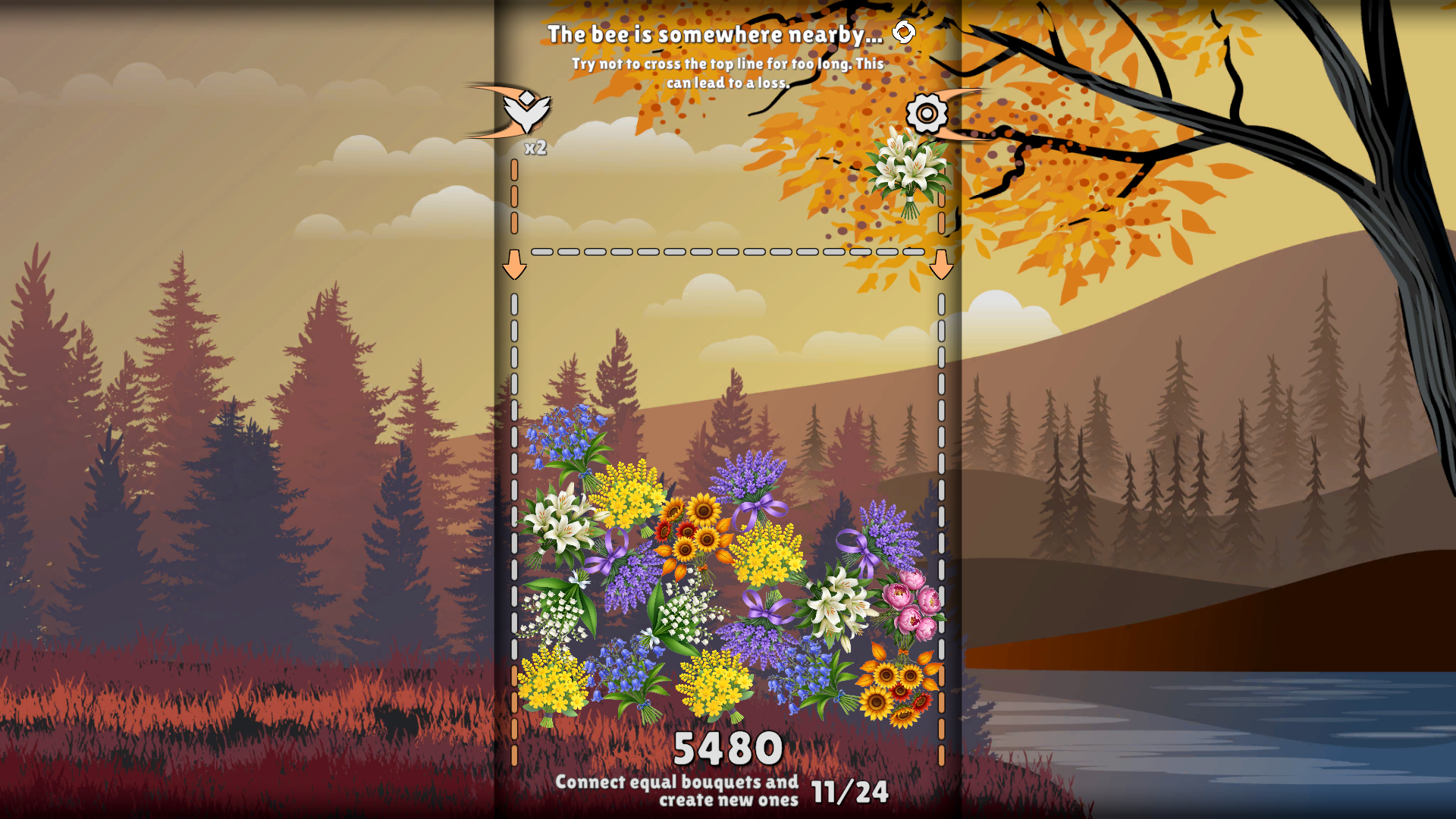Click the 11/24 progress counter
This screenshot has width=1456, height=819.
pos(849,791)
